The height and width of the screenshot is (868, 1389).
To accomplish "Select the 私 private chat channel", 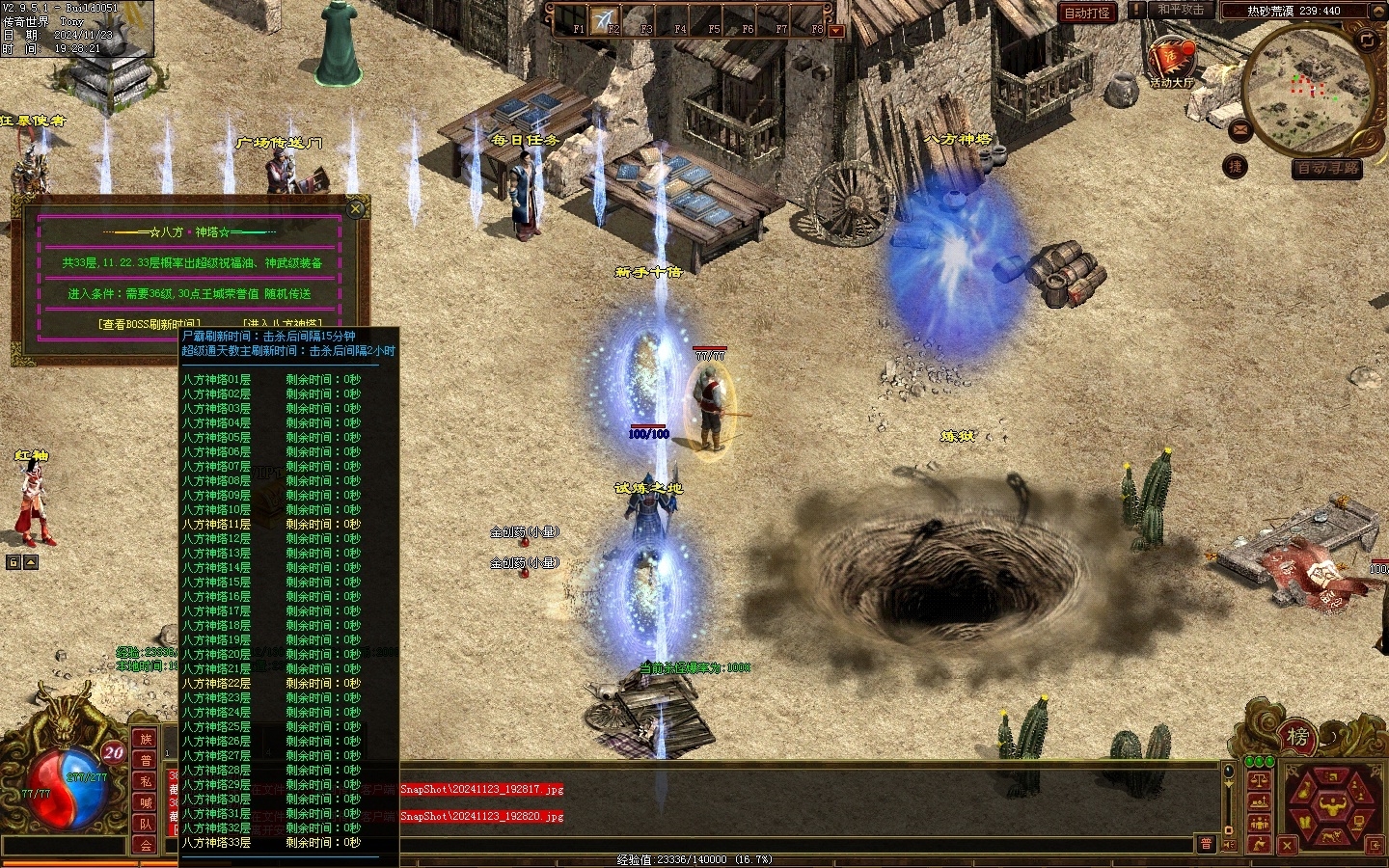I will (x=146, y=781).
